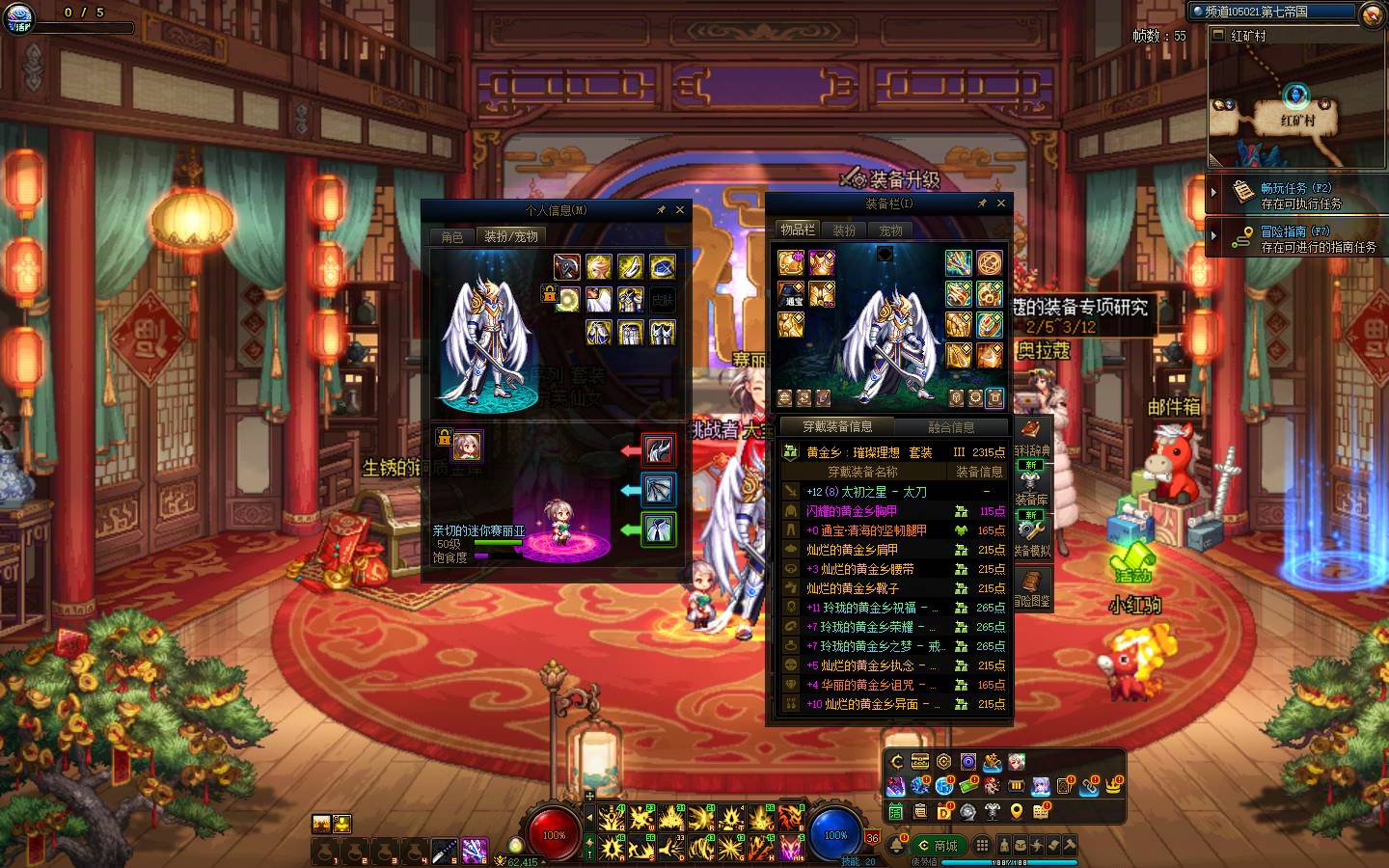Open the 宠物 tab in the equipment window
1389x868 pixels.
click(x=890, y=231)
